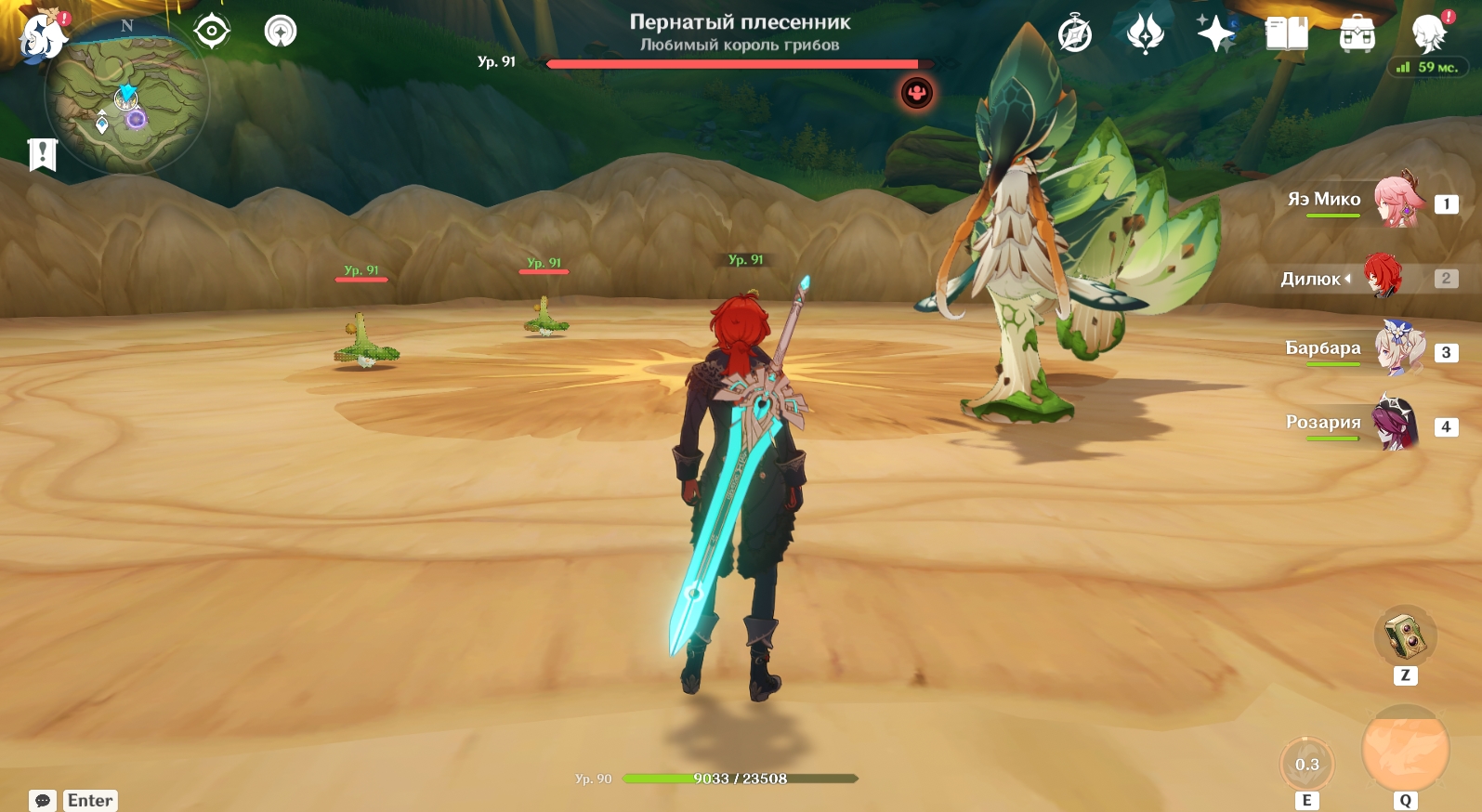
Task: Open the character profile icon
Action: click(x=1429, y=34)
